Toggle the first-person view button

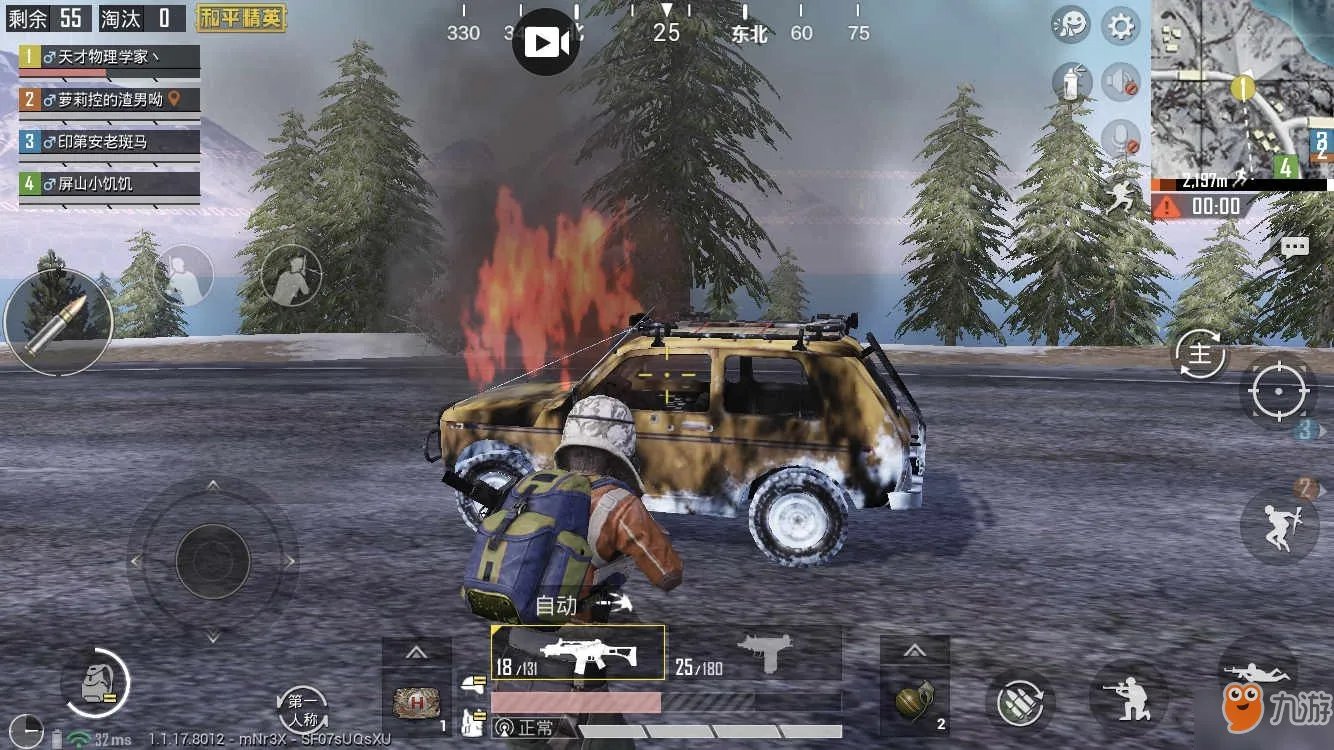302,708
